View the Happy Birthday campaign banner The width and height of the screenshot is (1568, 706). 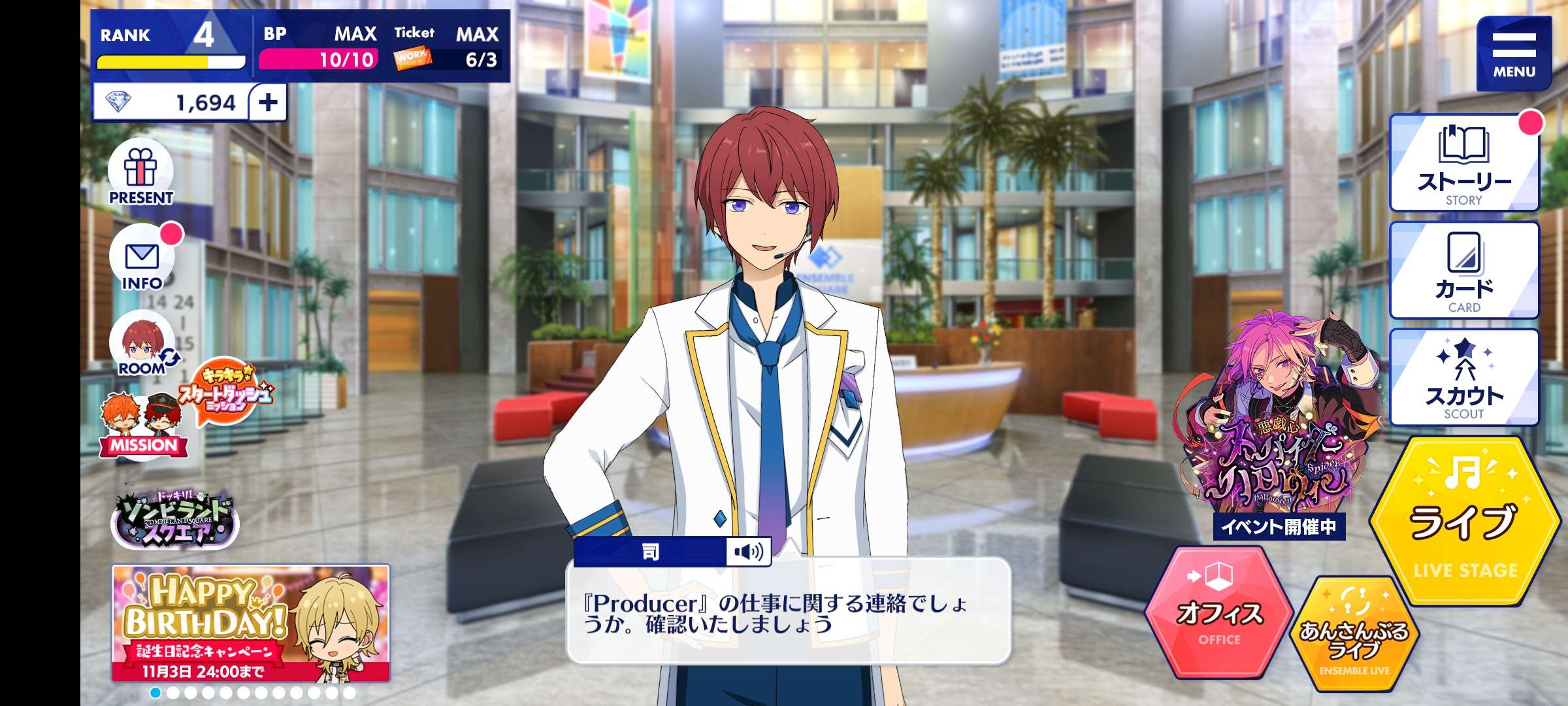251,624
